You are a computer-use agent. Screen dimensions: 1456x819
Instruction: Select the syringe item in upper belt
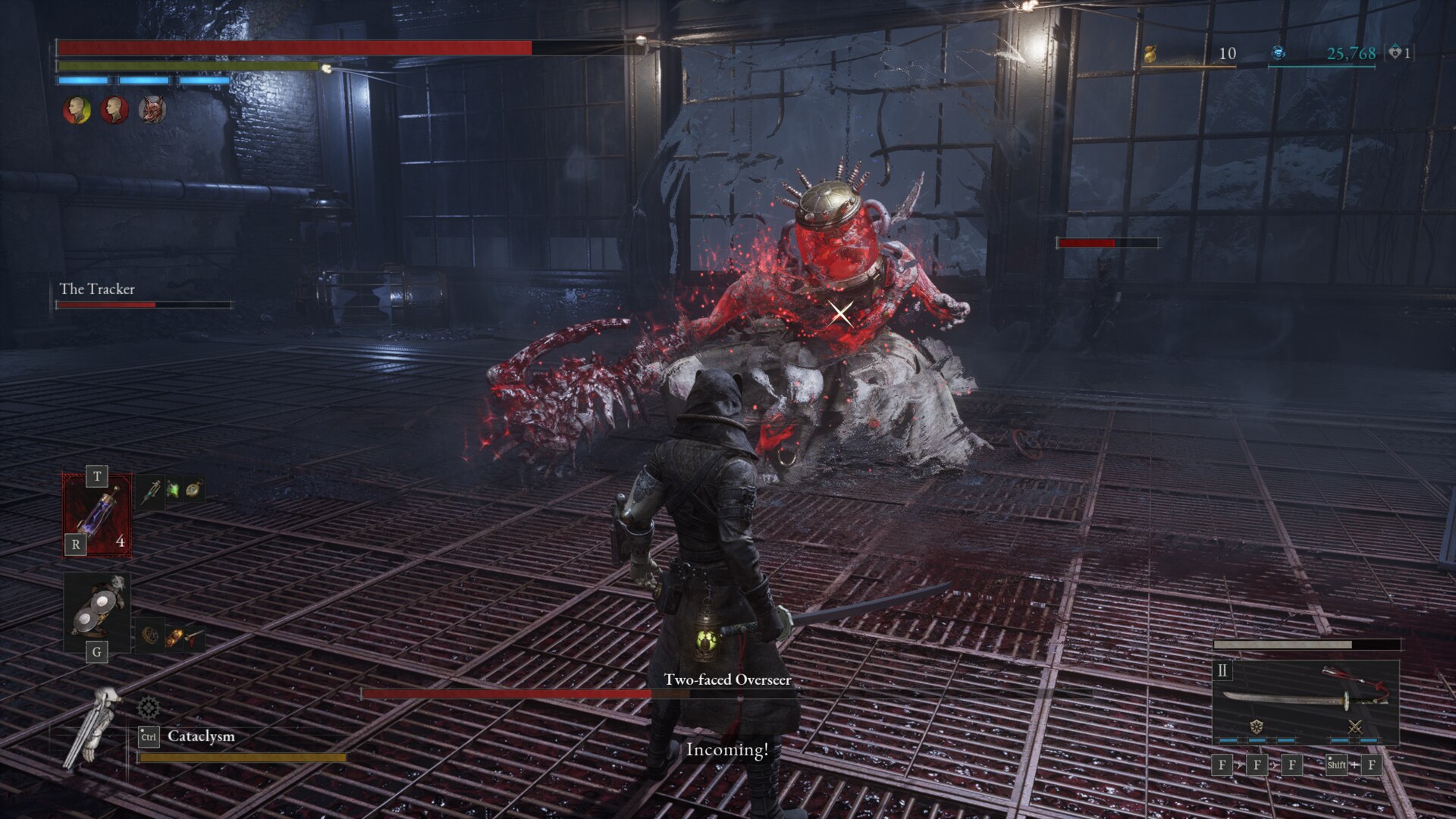(151, 491)
